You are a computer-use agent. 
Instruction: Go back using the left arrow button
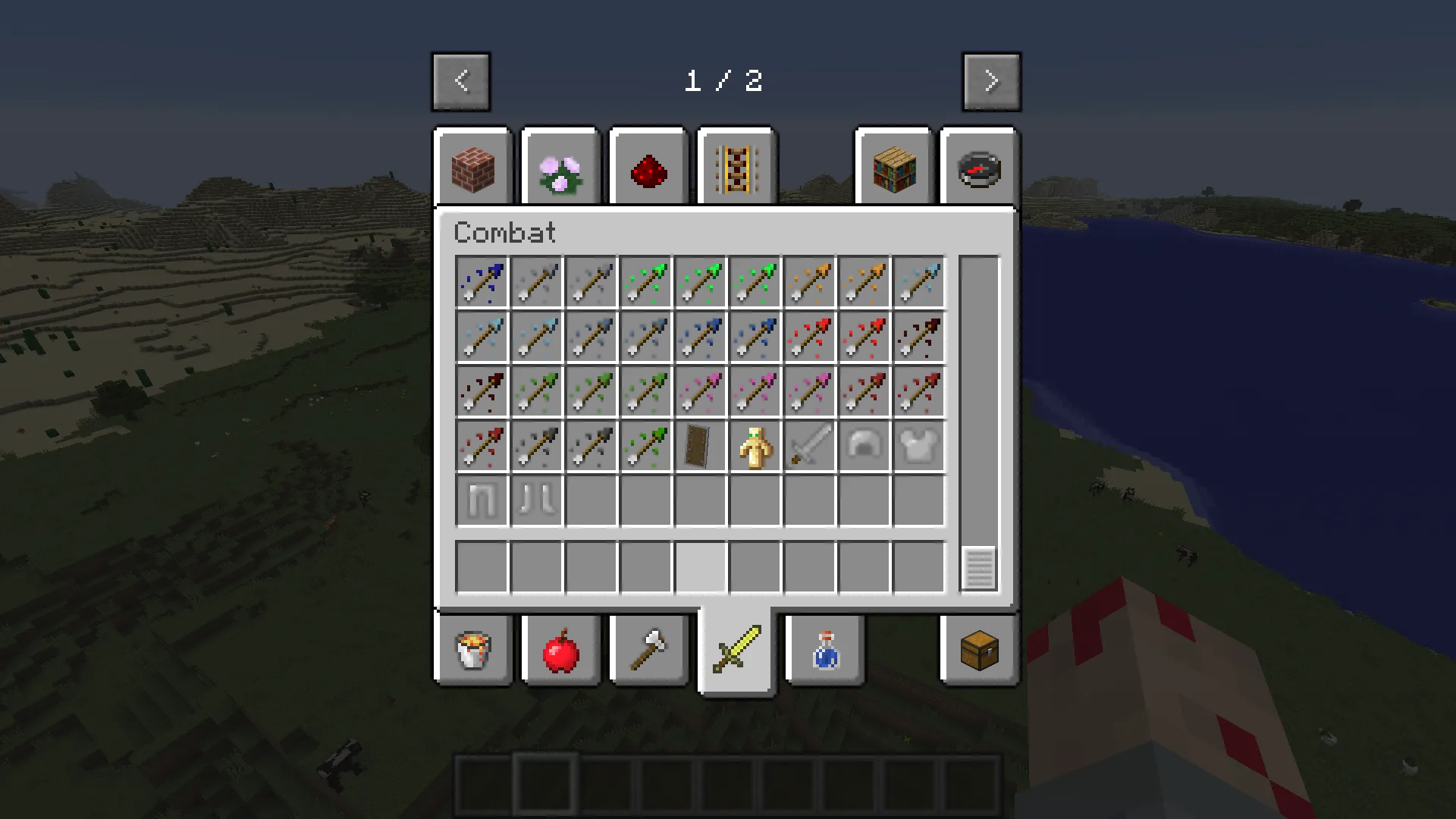461,80
